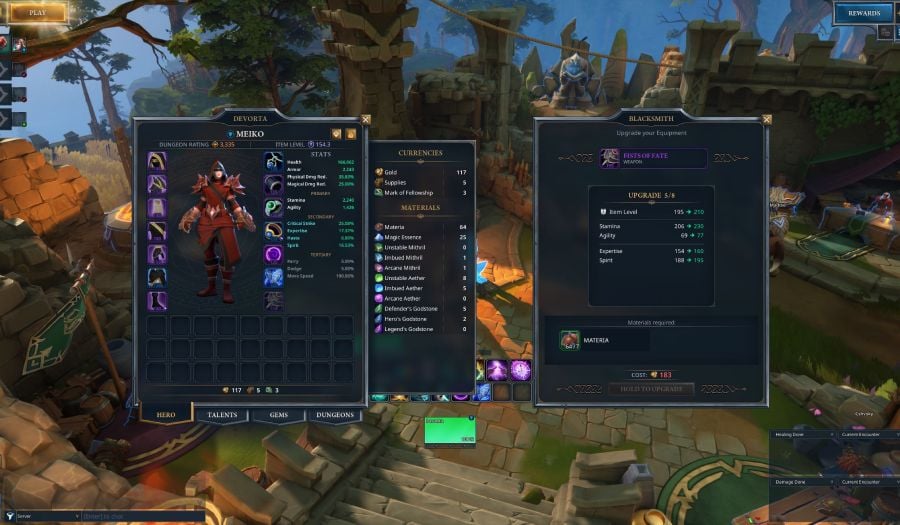The width and height of the screenshot is (900, 525).
Task: Hold to Upgrade button in Blacksmith
Action: point(651,388)
